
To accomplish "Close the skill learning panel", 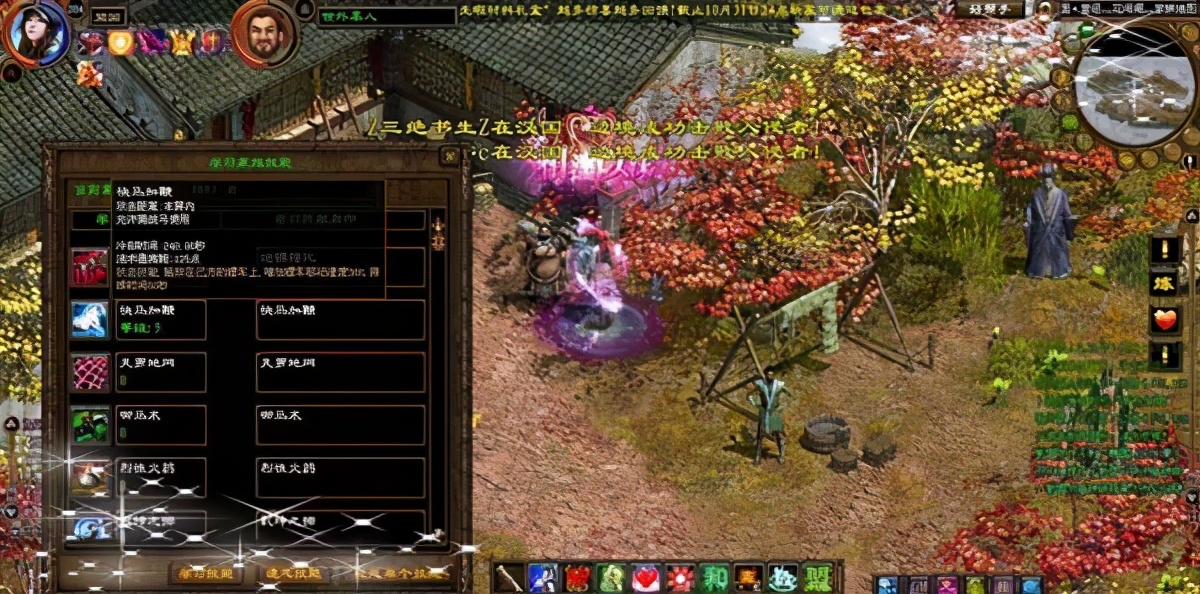I will tap(447, 157).
